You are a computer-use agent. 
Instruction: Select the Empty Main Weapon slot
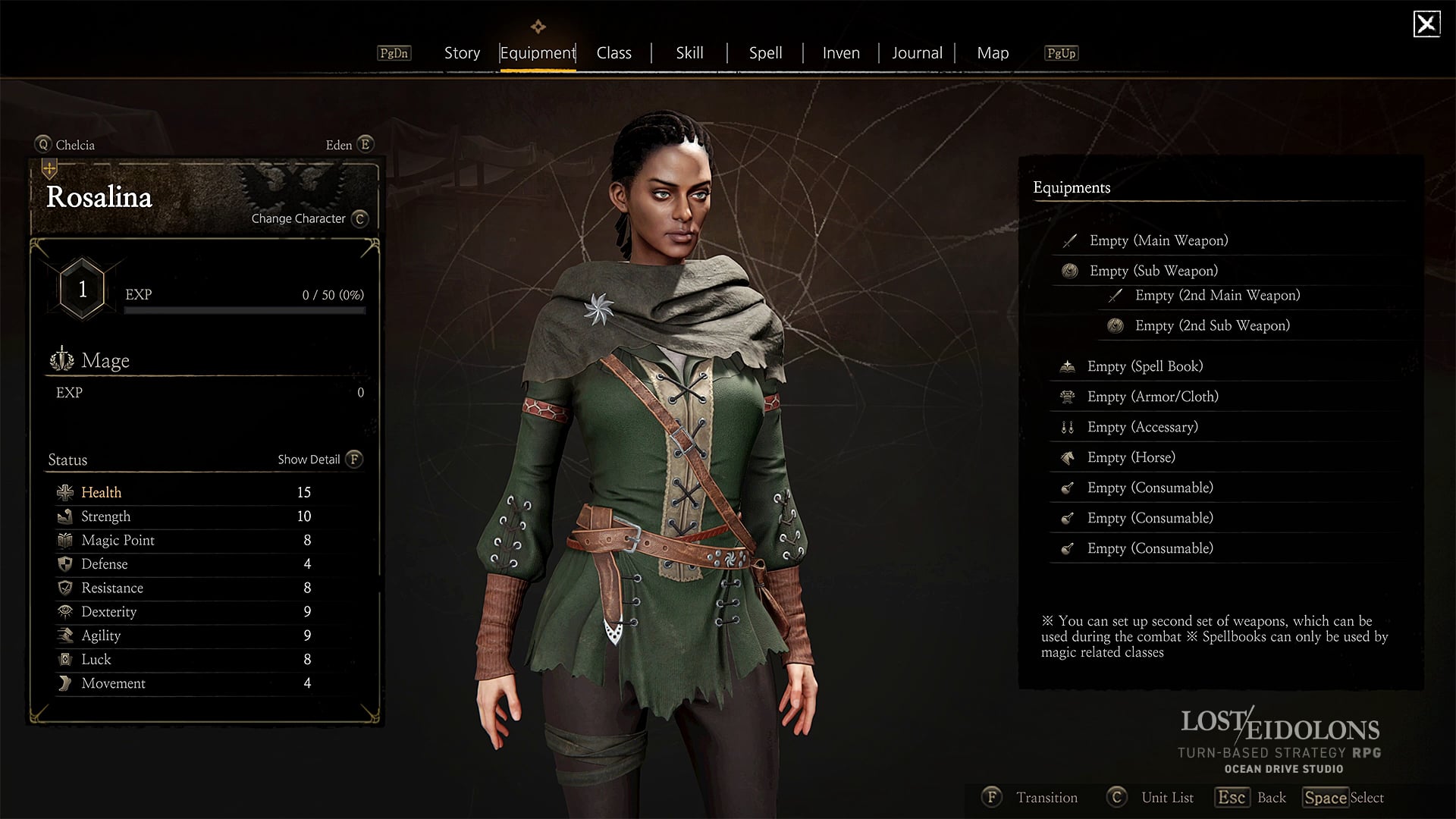(1158, 240)
